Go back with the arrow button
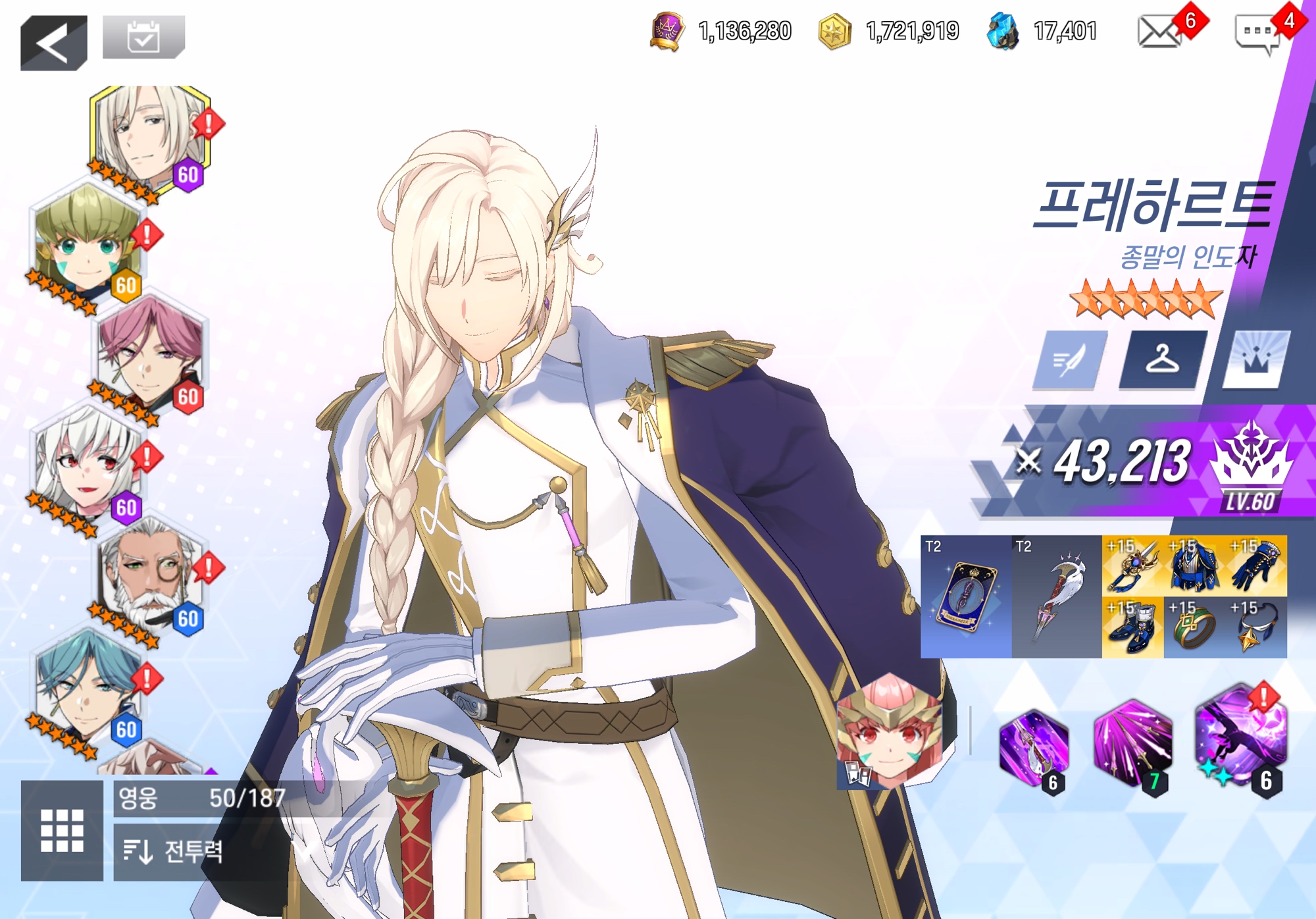Viewport: 1316px width, 919px height. click(53, 43)
